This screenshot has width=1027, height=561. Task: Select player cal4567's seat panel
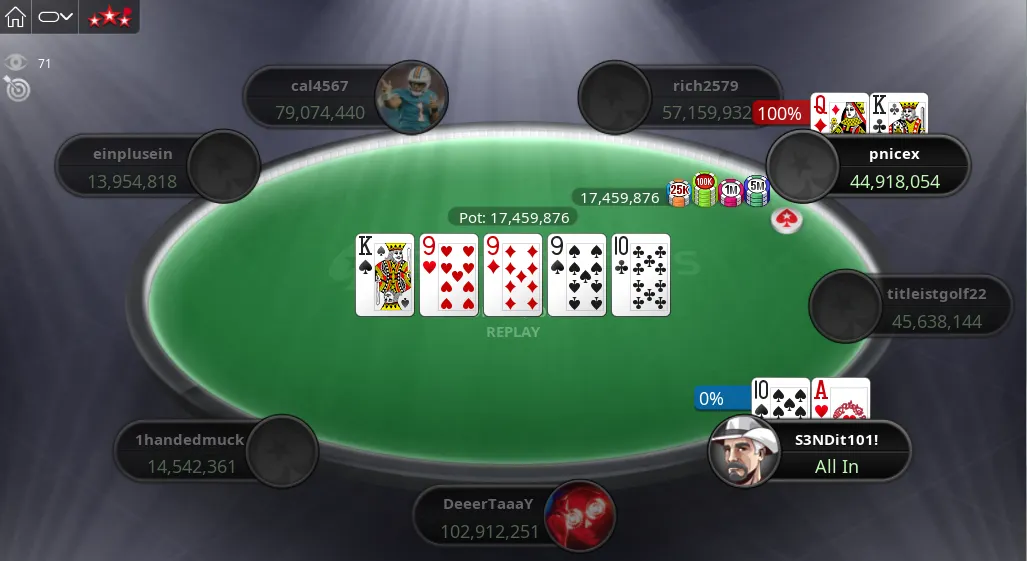pos(320,99)
